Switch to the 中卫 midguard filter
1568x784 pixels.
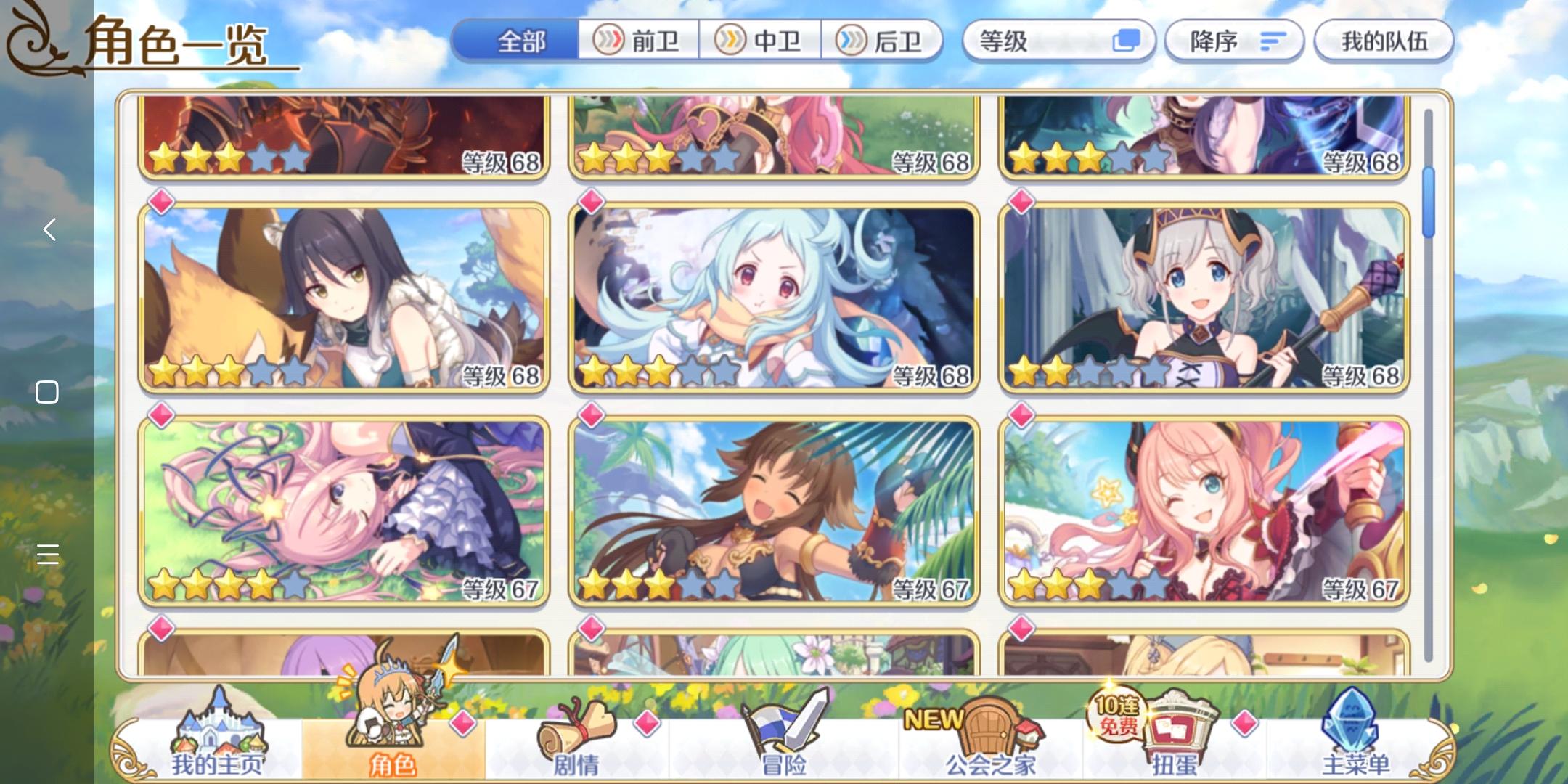pos(761,41)
